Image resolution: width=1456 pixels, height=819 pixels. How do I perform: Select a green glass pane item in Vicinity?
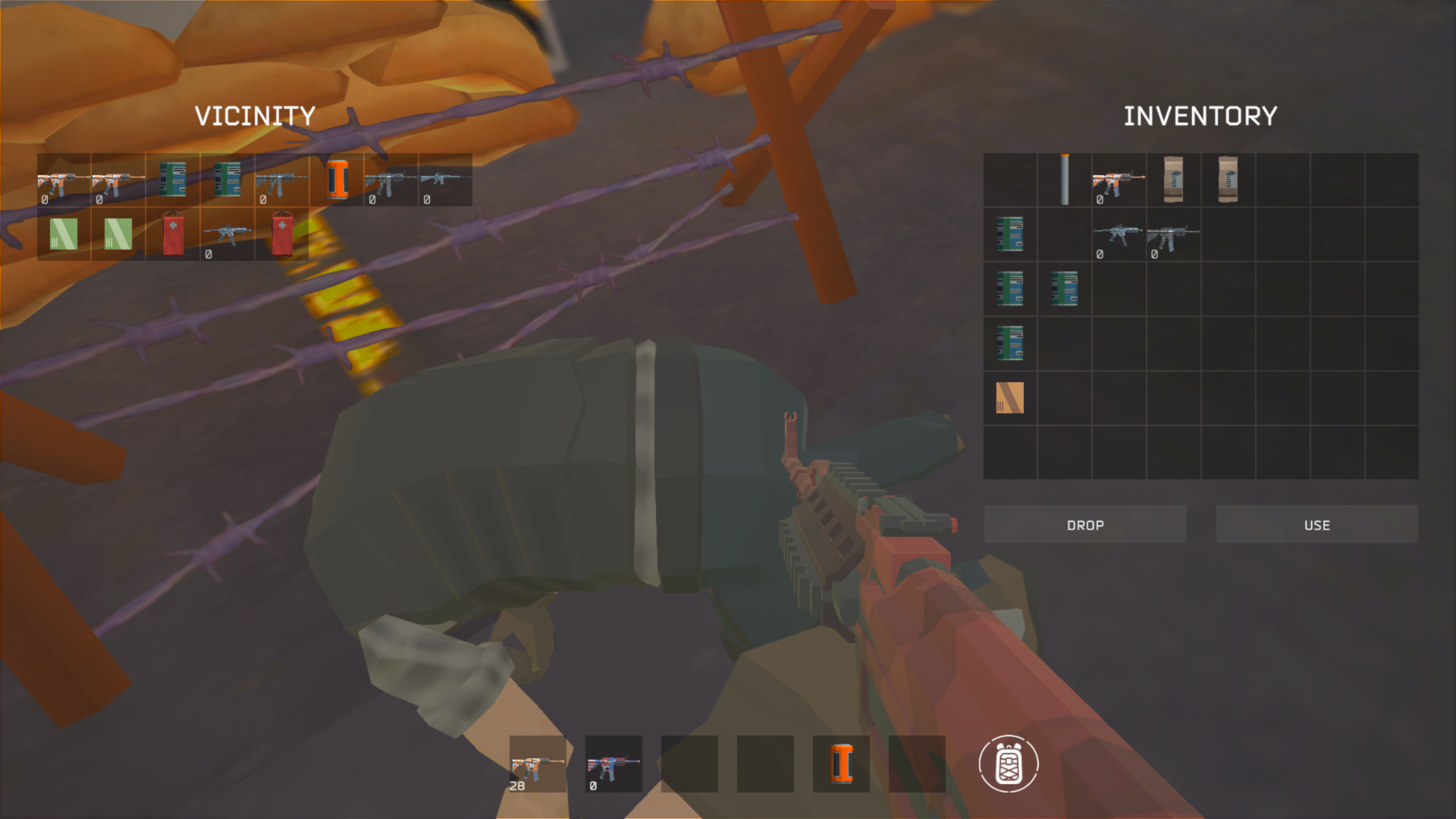62,235
